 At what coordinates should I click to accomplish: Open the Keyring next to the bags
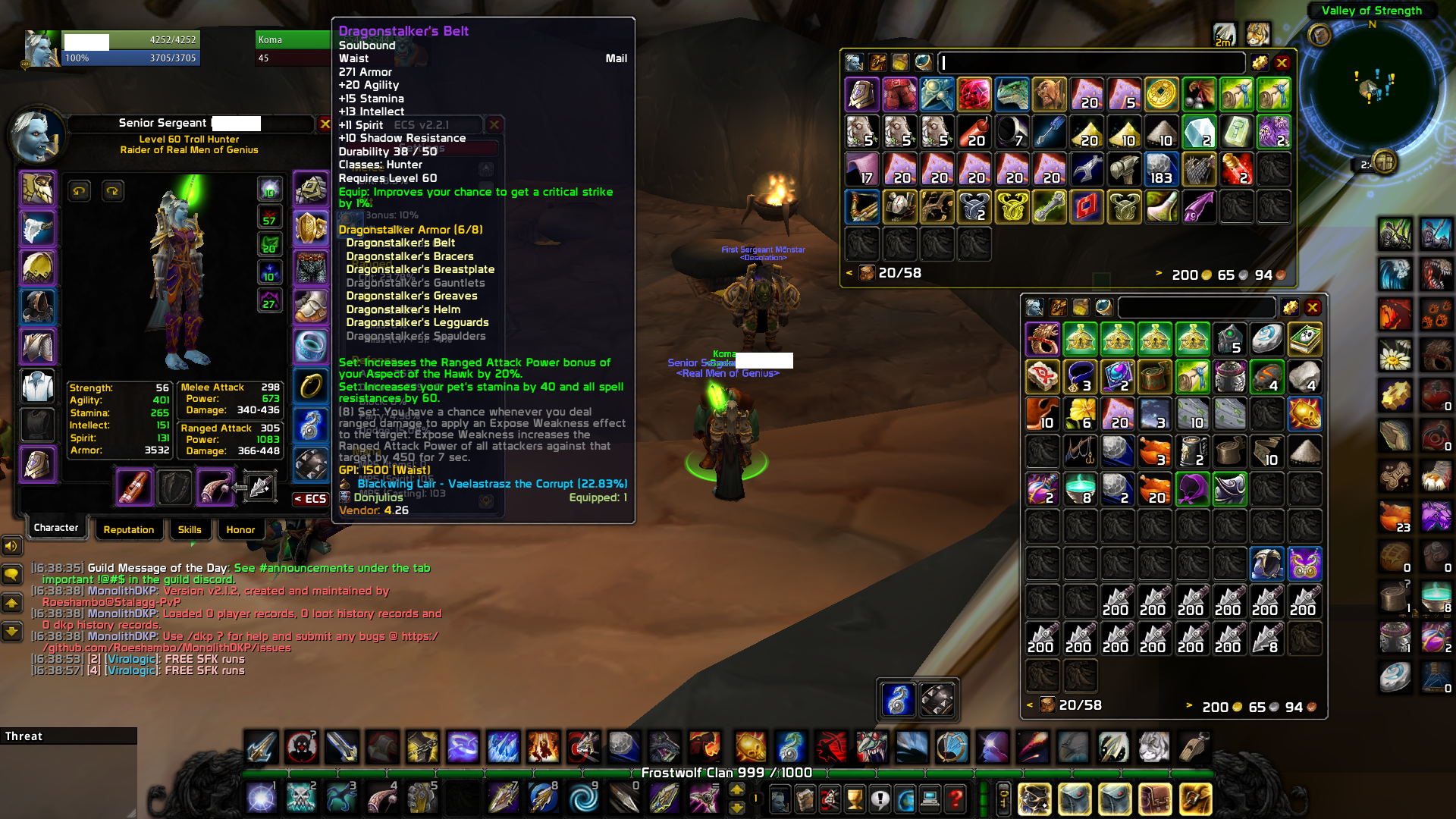[x=1004, y=798]
